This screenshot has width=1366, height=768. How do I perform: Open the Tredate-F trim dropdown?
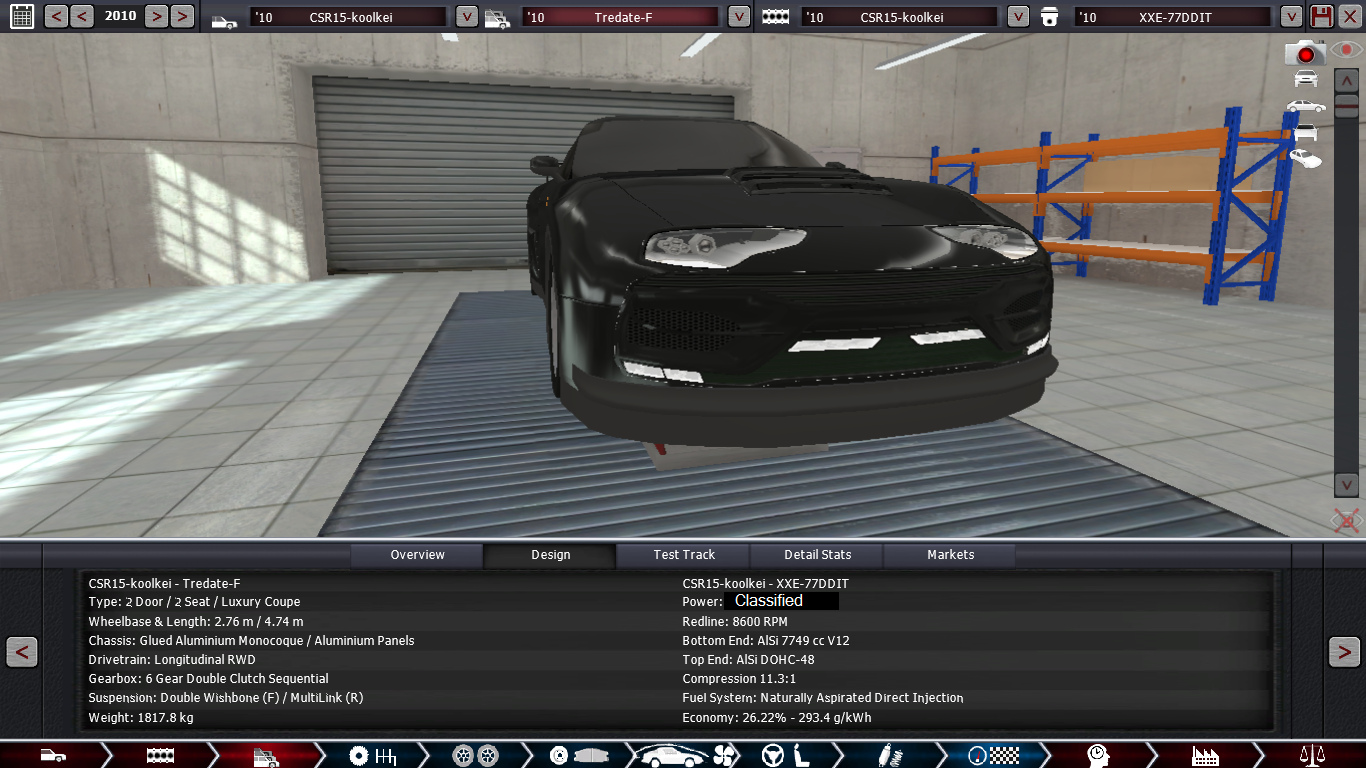pyautogui.click(x=739, y=17)
